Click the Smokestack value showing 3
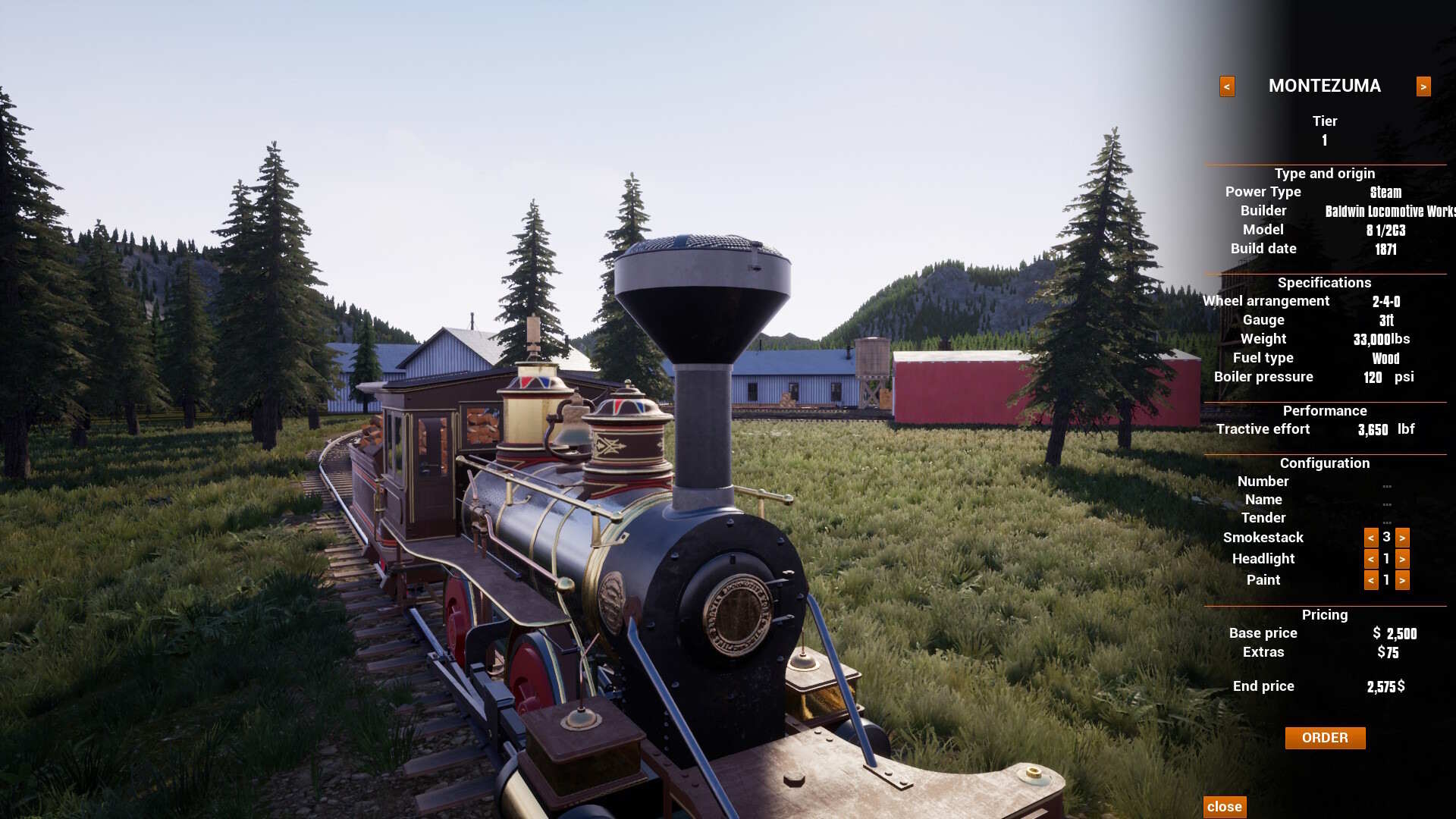 (x=1386, y=538)
